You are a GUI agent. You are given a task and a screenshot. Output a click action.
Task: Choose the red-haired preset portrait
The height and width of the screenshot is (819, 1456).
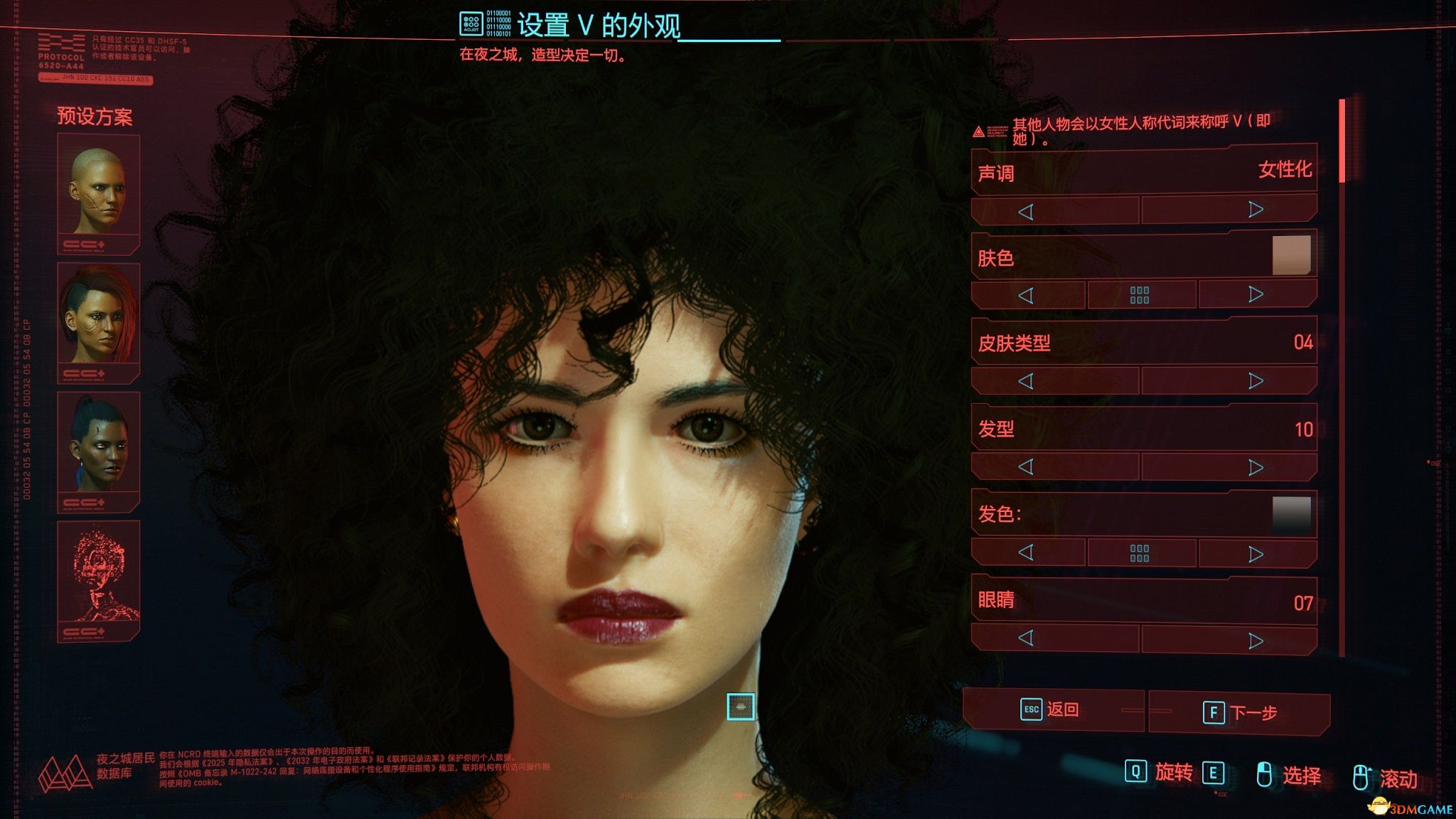(98, 321)
